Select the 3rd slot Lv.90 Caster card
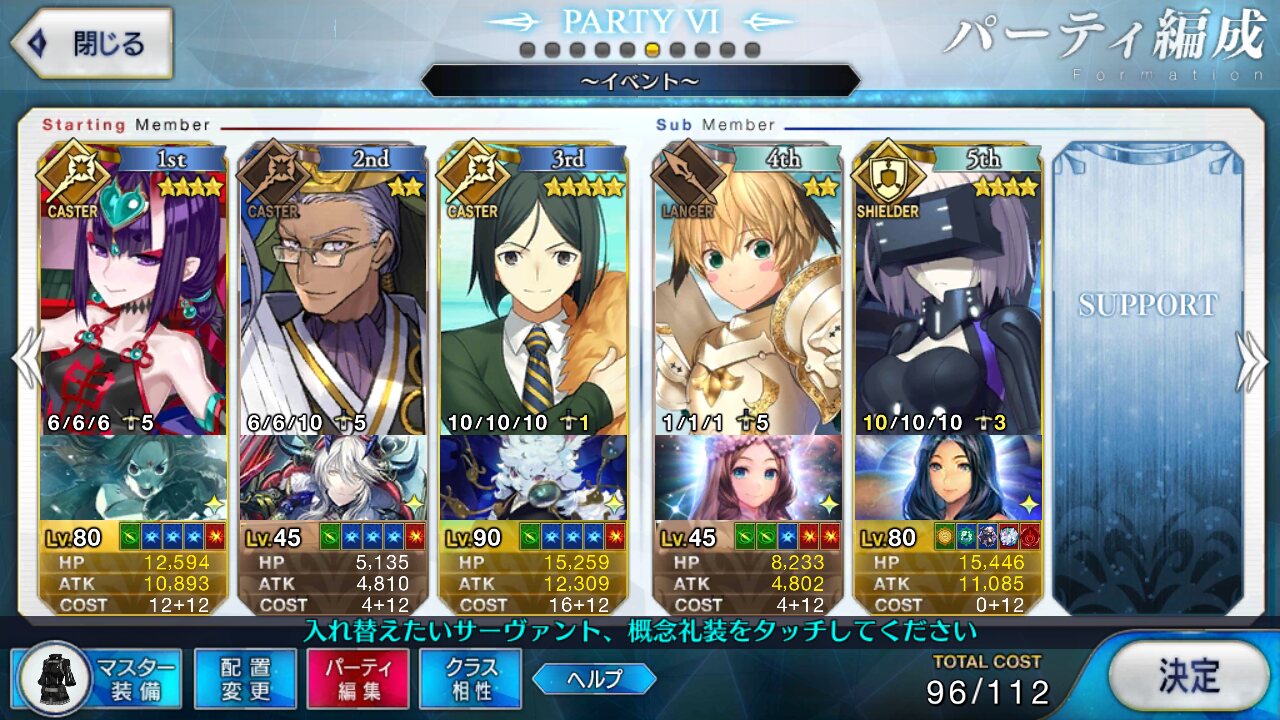The height and width of the screenshot is (720, 1280). click(x=533, y=300)
